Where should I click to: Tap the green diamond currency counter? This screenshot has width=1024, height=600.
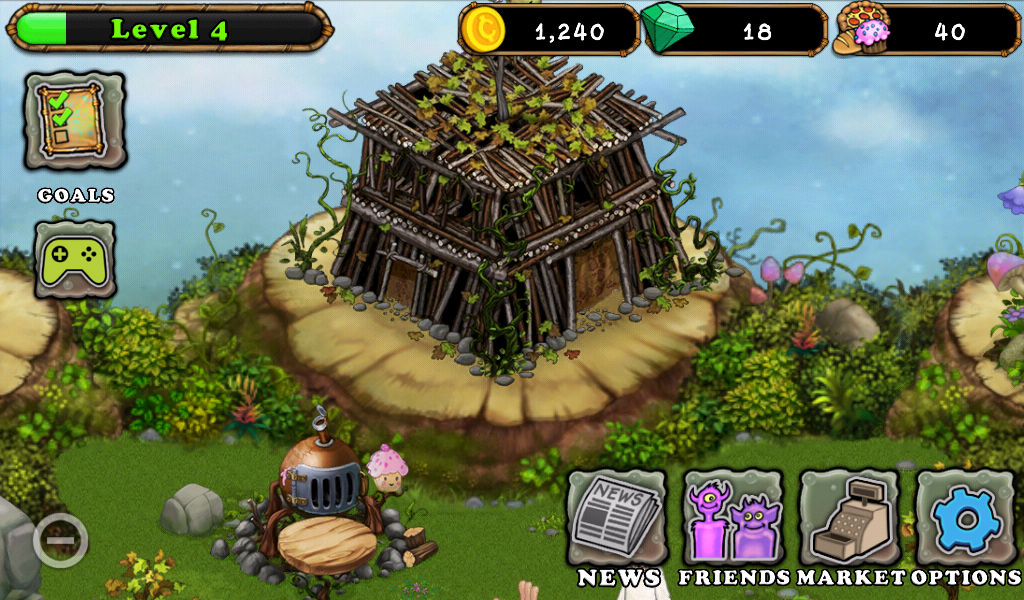(x=733, y=30)
